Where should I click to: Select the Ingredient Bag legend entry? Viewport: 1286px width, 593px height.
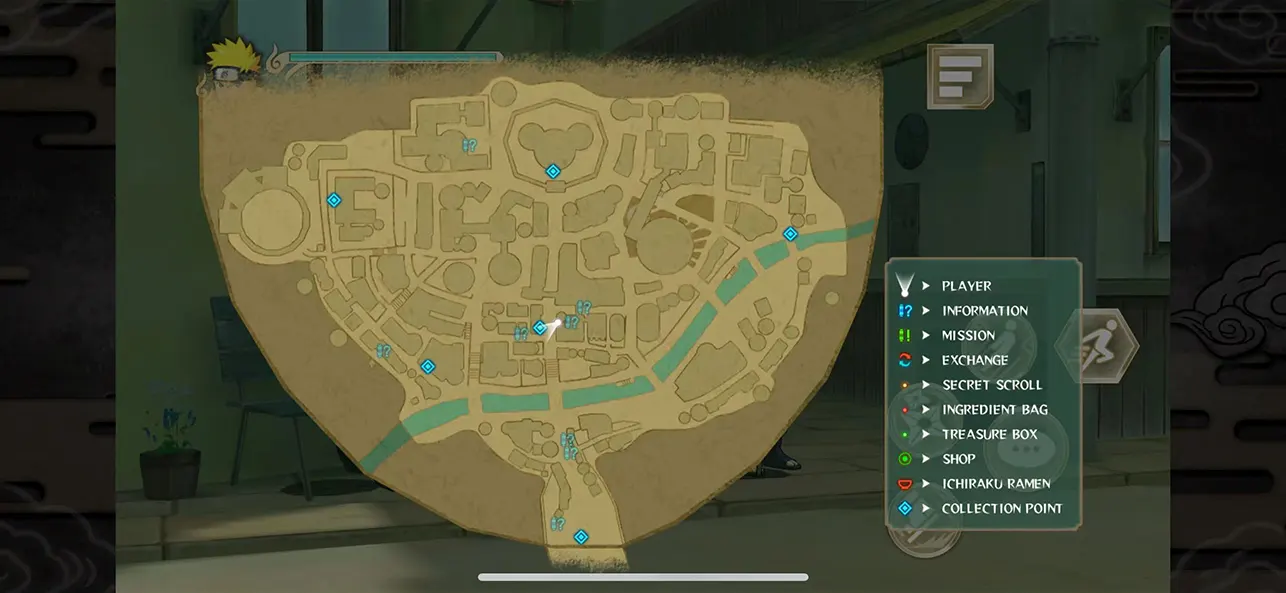(x=994, y=409)
